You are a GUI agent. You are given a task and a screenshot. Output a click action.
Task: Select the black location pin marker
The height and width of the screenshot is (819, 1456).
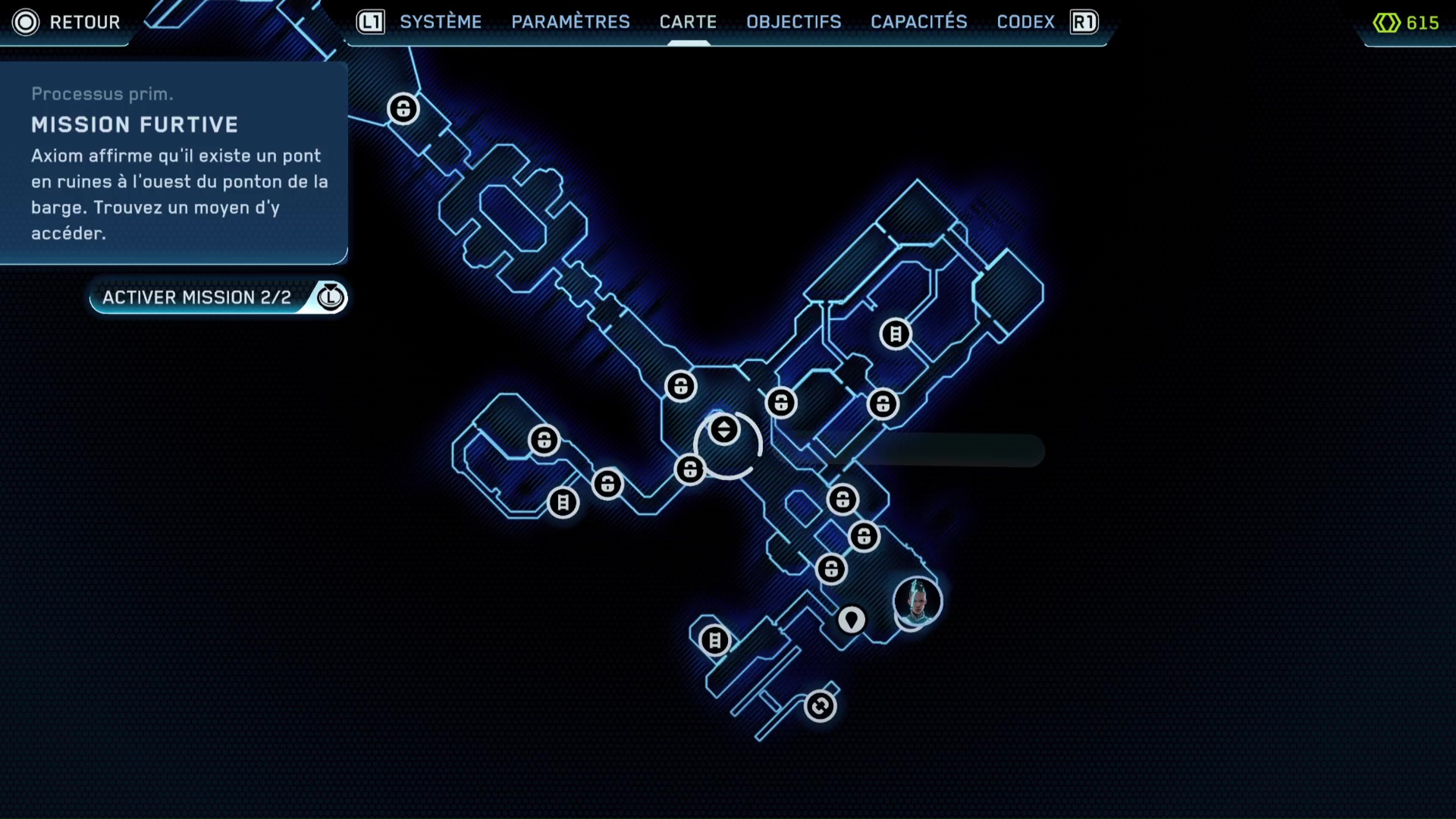pos(851,620)
